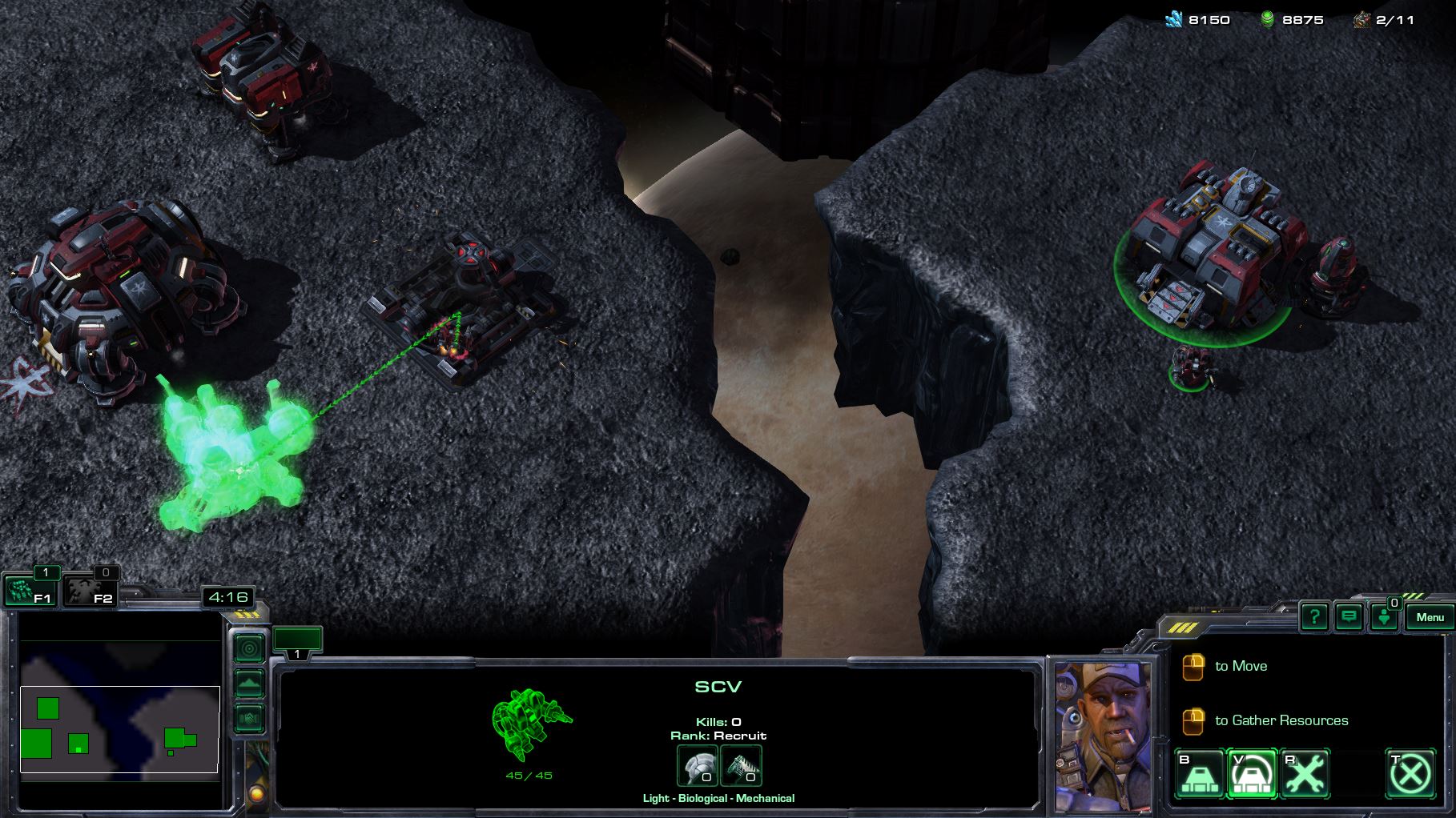
Task: Open the game Menu
Action: [x=1430, y=617]
